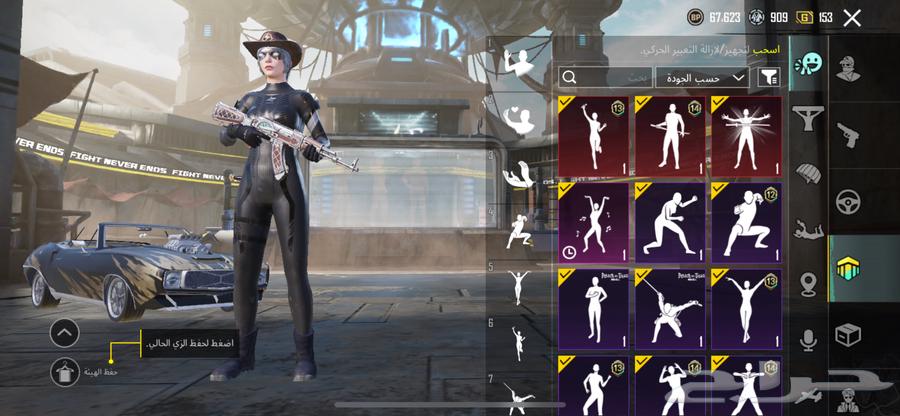Screen dimensions: 900x416
Task: Select the crouching punch emote tile
Action: click(670, 220)
